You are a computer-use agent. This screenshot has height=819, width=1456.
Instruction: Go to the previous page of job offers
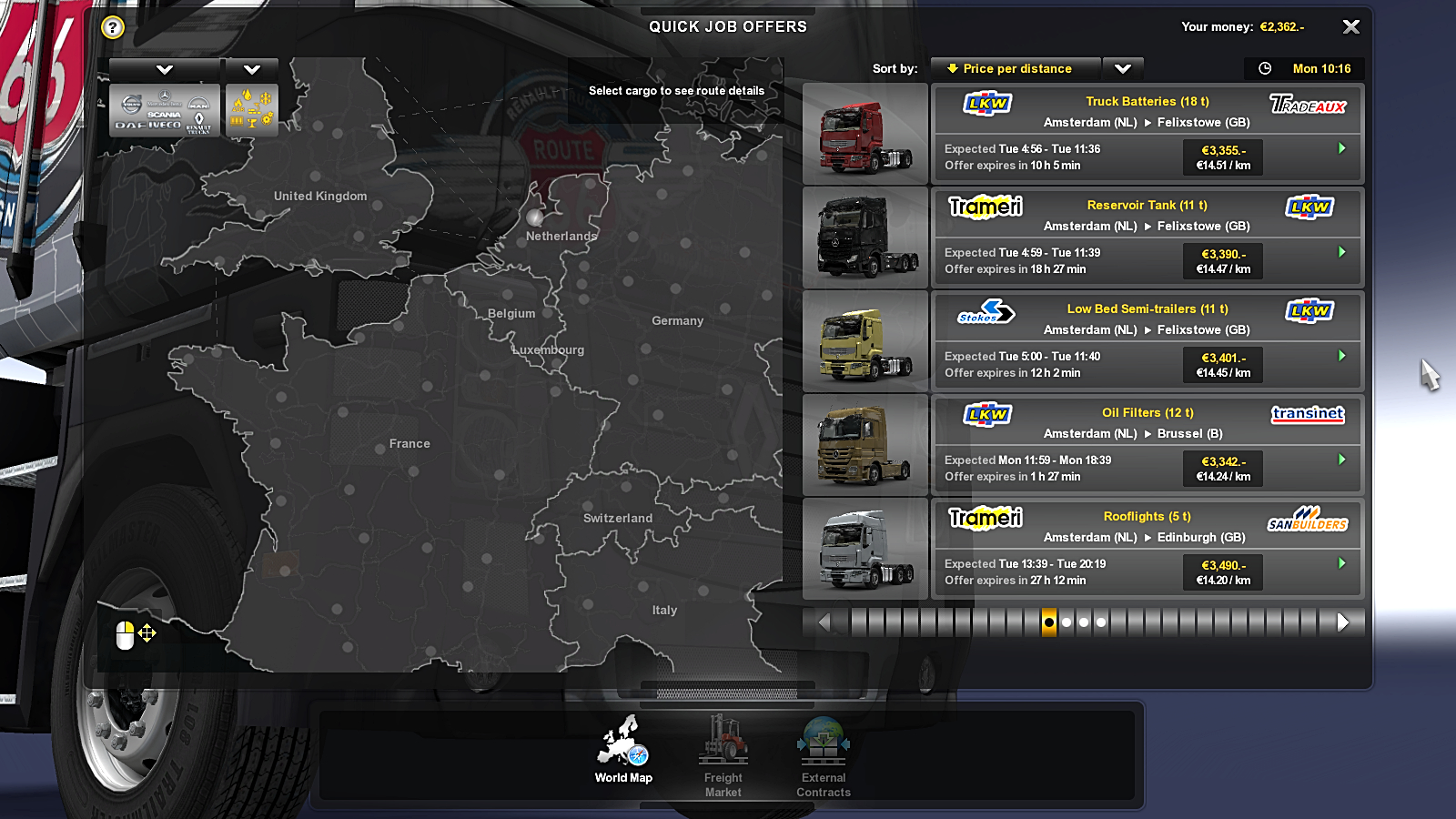coord(824,622)
